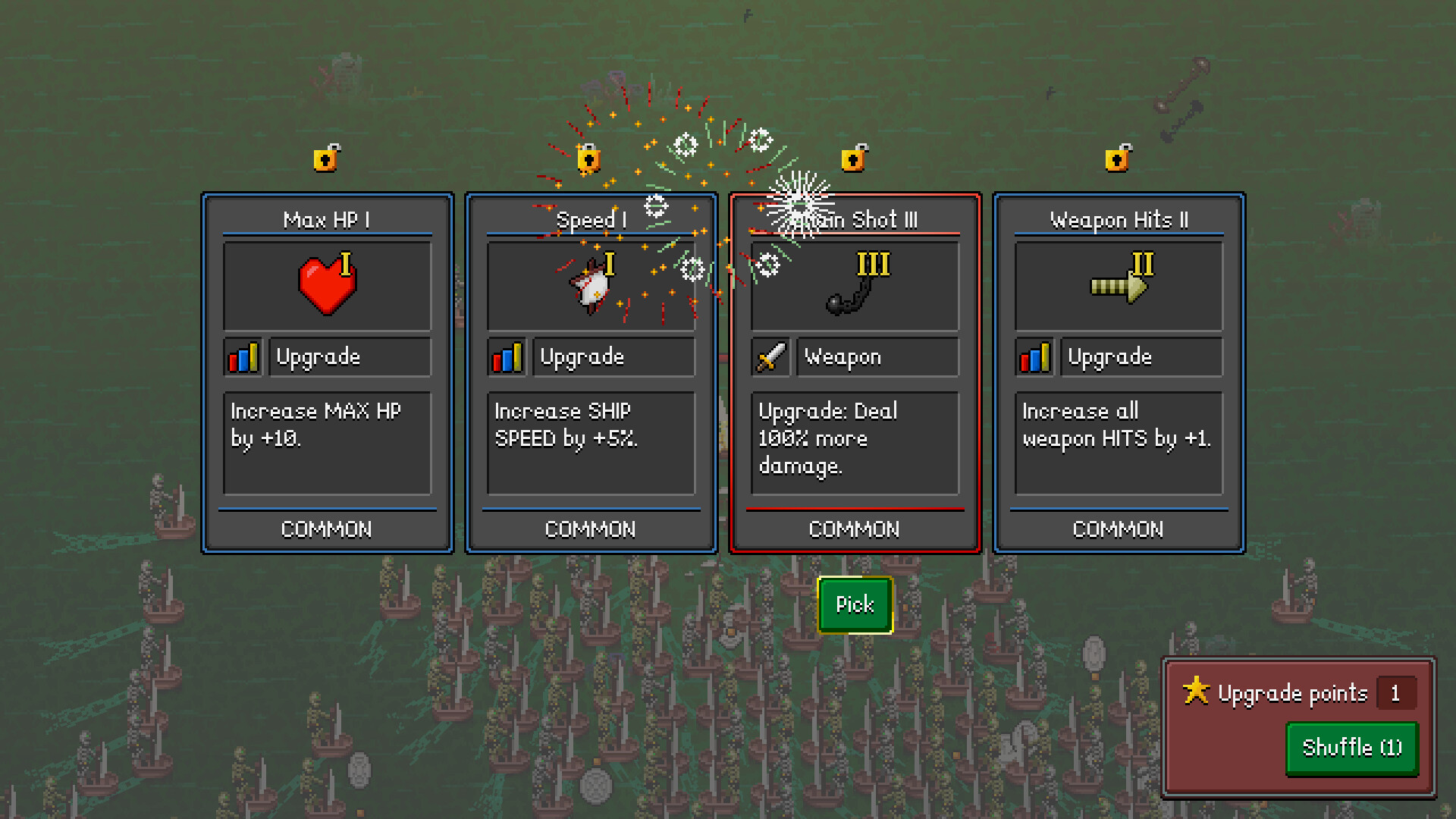Select the stat bars icon beside Upgrade on Speed card
Viewport: 1456px width, 819px height.
[x=506, y=356]
